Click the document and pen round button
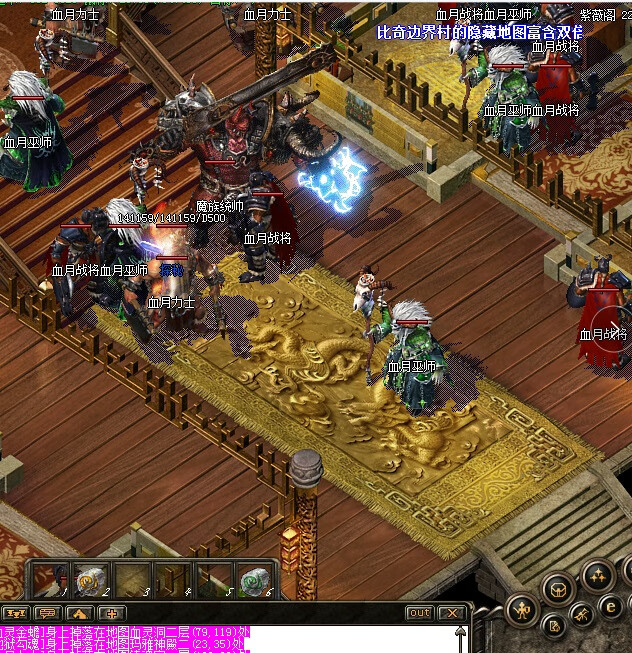This screenshot has width=632, height=653. pos(552,628)
